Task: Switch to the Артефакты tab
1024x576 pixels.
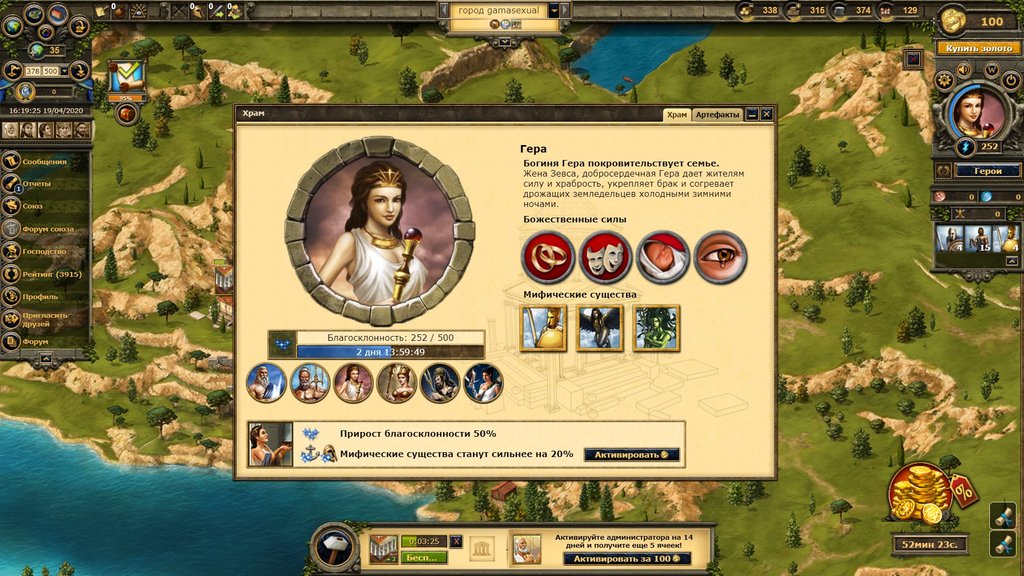Action: click(x=717, y=115)
